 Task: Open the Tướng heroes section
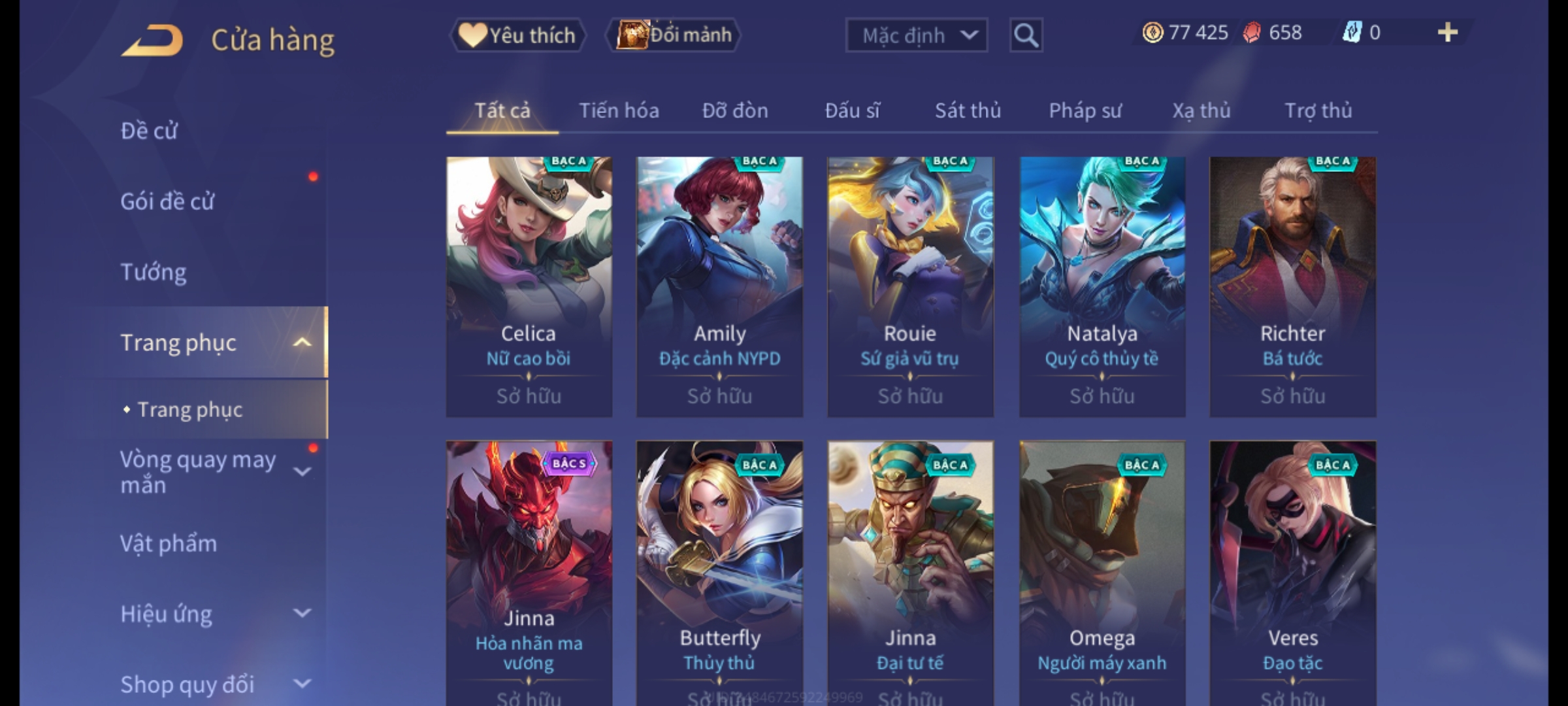[x=154, y=272]
